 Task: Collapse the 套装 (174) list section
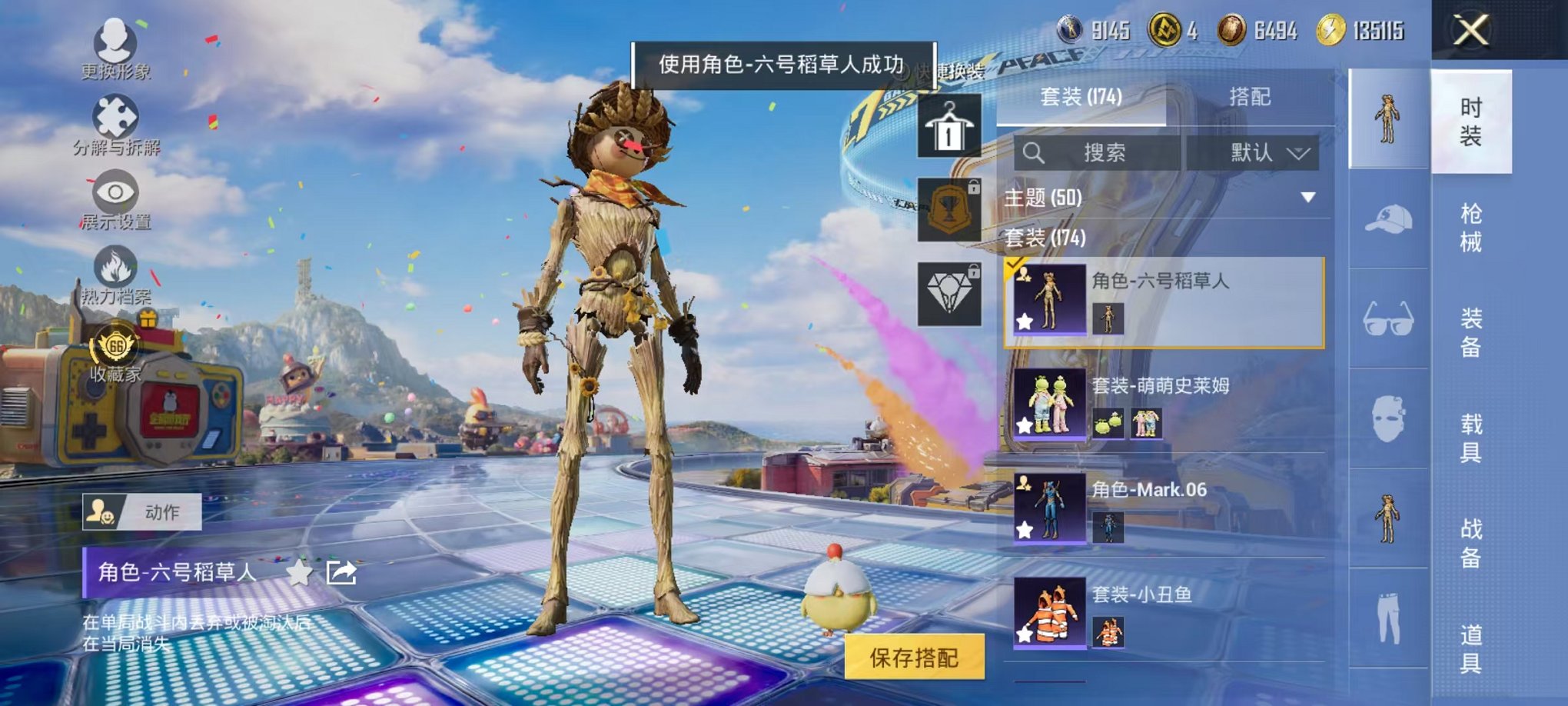pos(1045,238)
